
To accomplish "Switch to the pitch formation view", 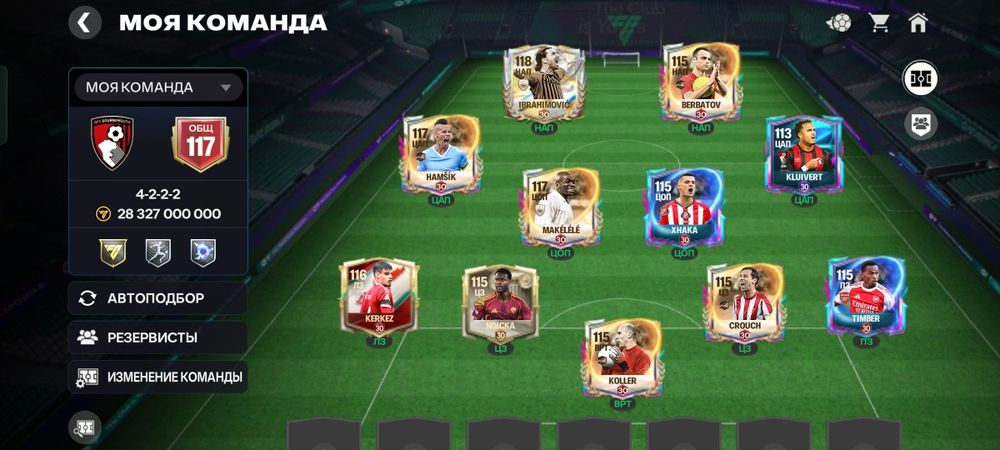I will click(x=920, y=78).
